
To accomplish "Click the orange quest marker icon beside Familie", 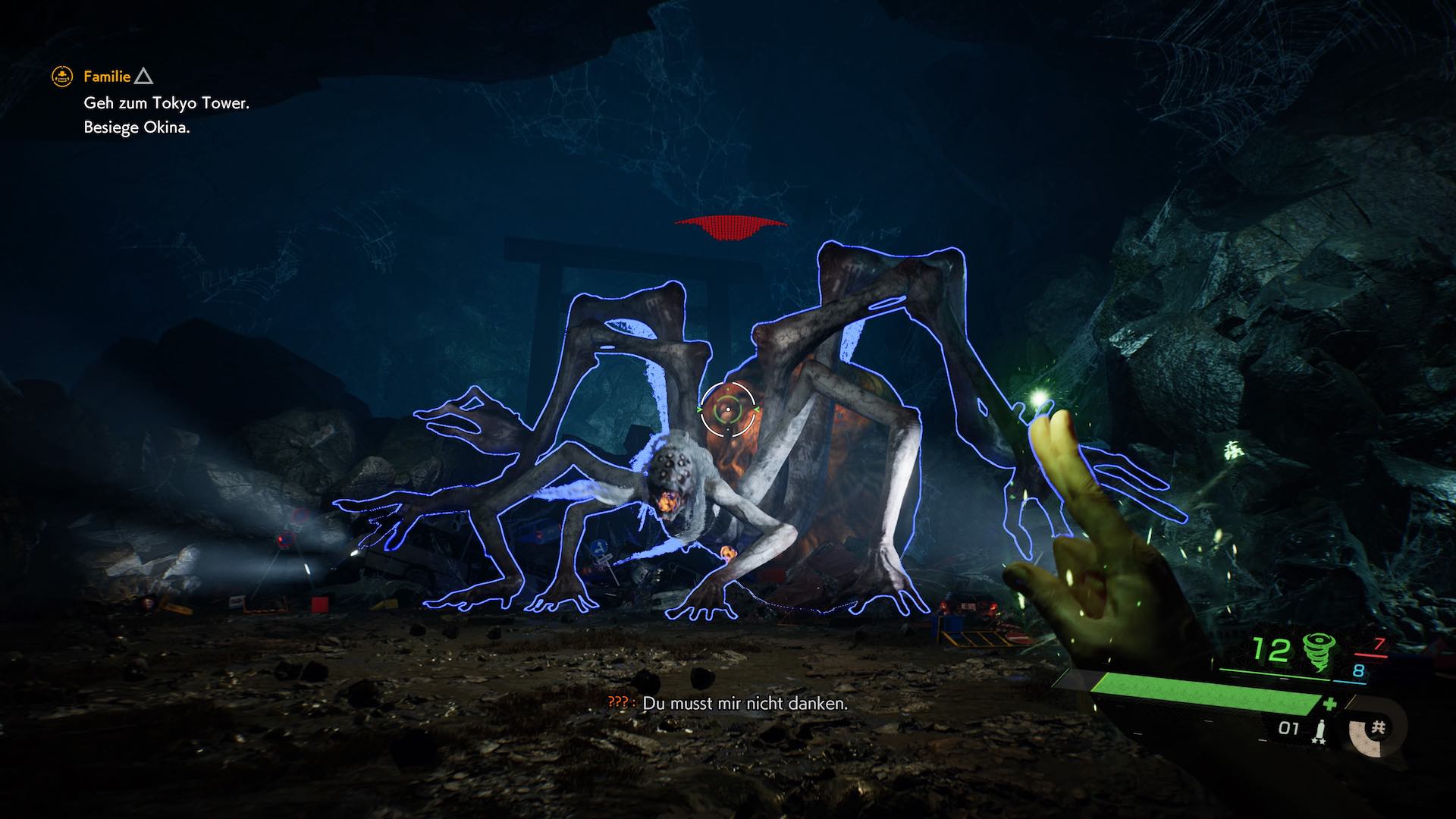I will pyautogui.click(x=61, y=77).
